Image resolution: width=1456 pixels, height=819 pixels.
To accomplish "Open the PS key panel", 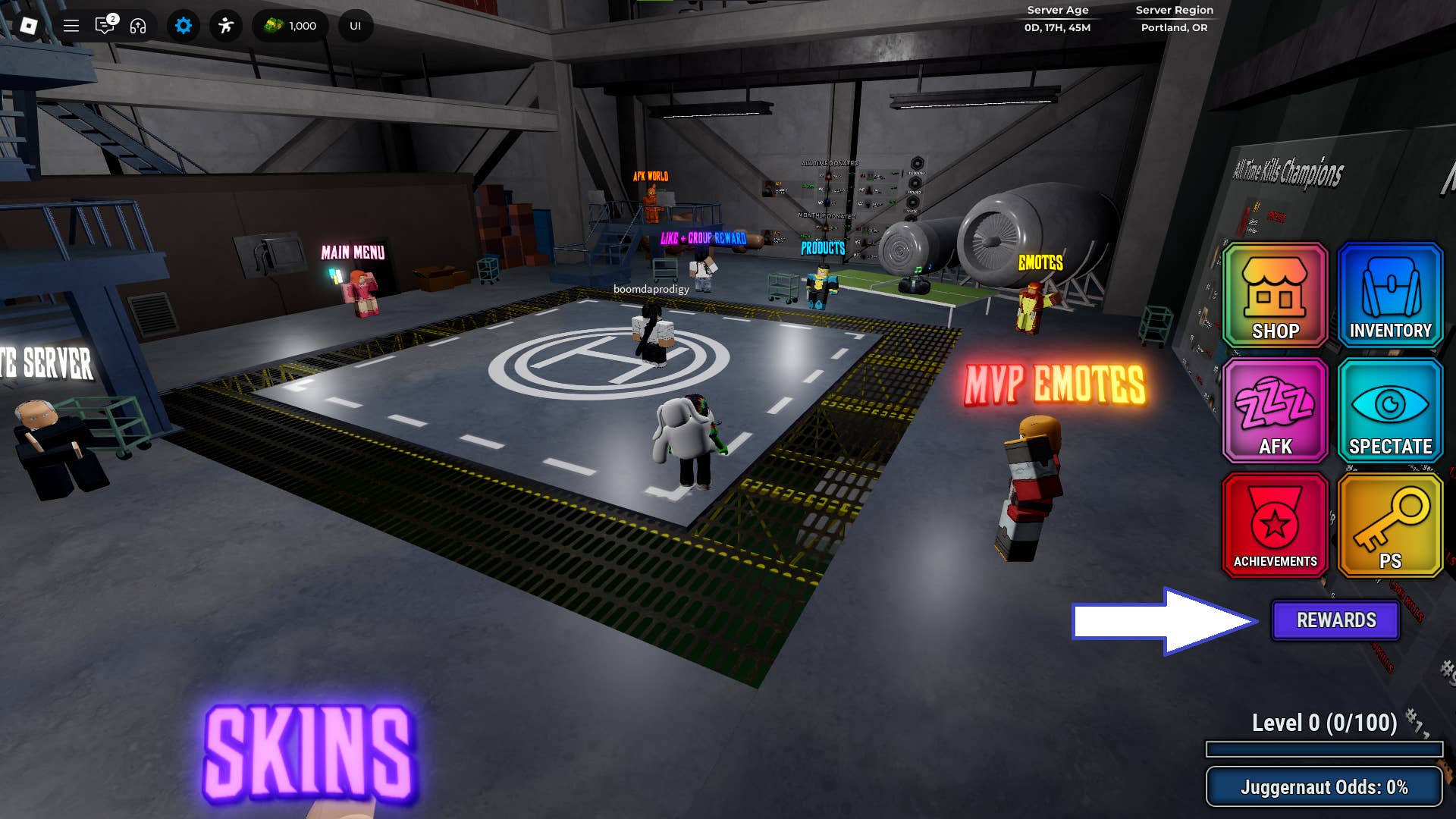I will click(1389, 525).
